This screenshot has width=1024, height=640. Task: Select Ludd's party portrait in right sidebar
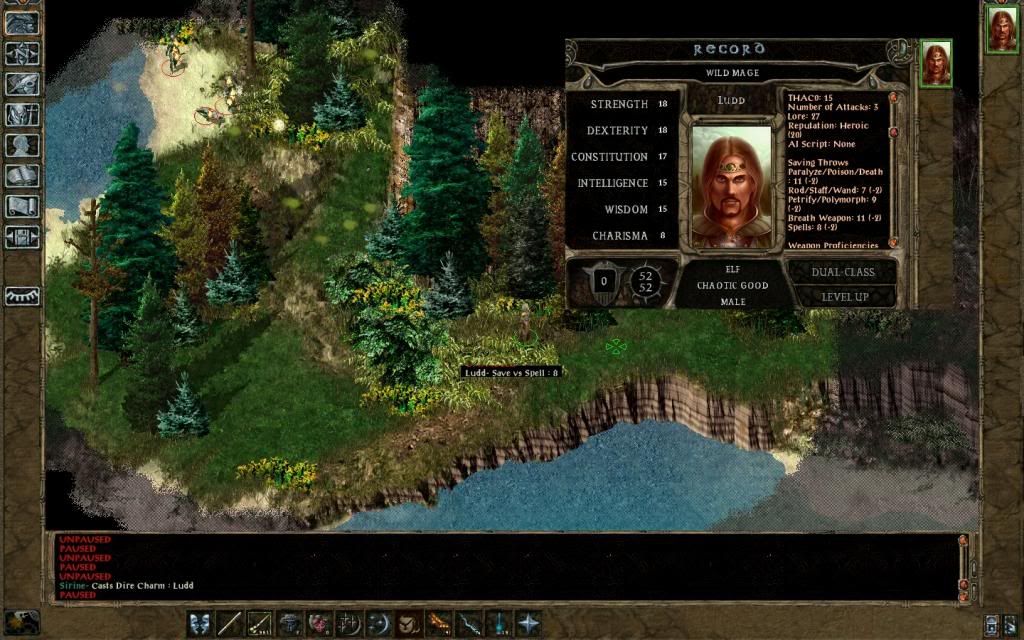1001,28
